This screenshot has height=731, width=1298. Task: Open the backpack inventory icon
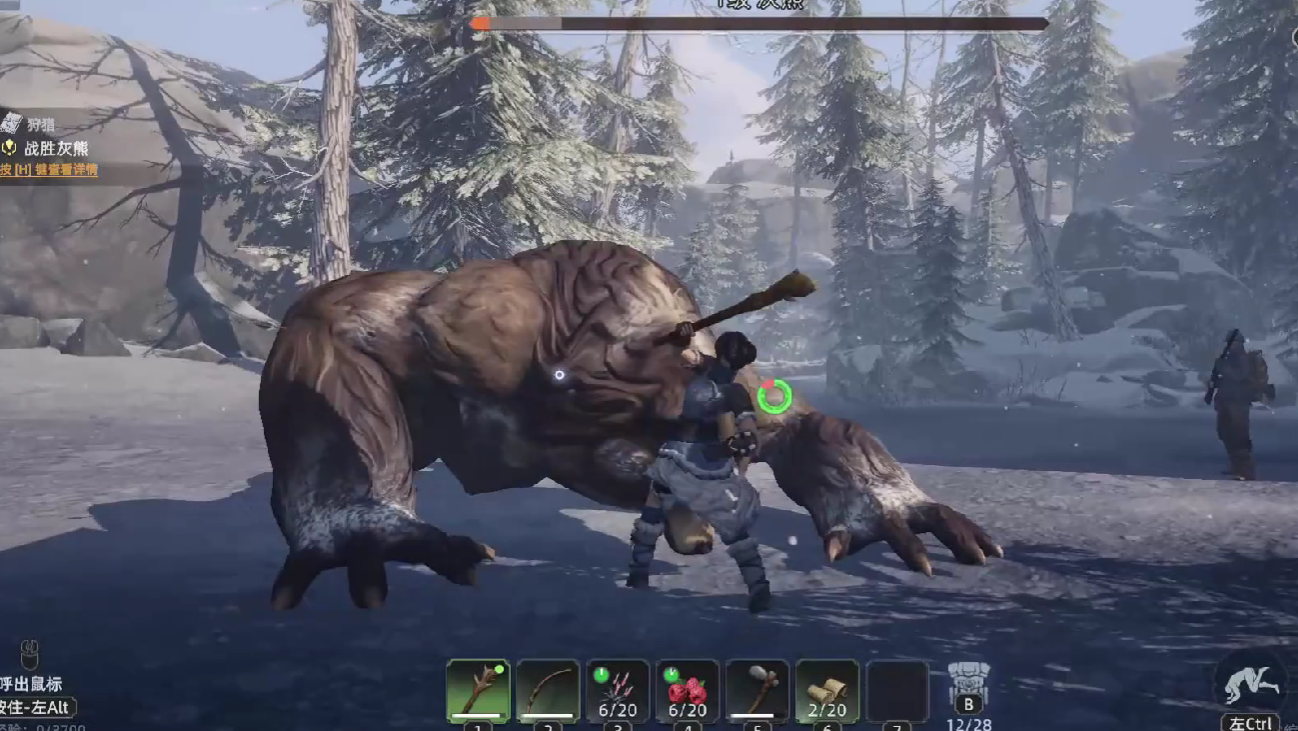968,684
